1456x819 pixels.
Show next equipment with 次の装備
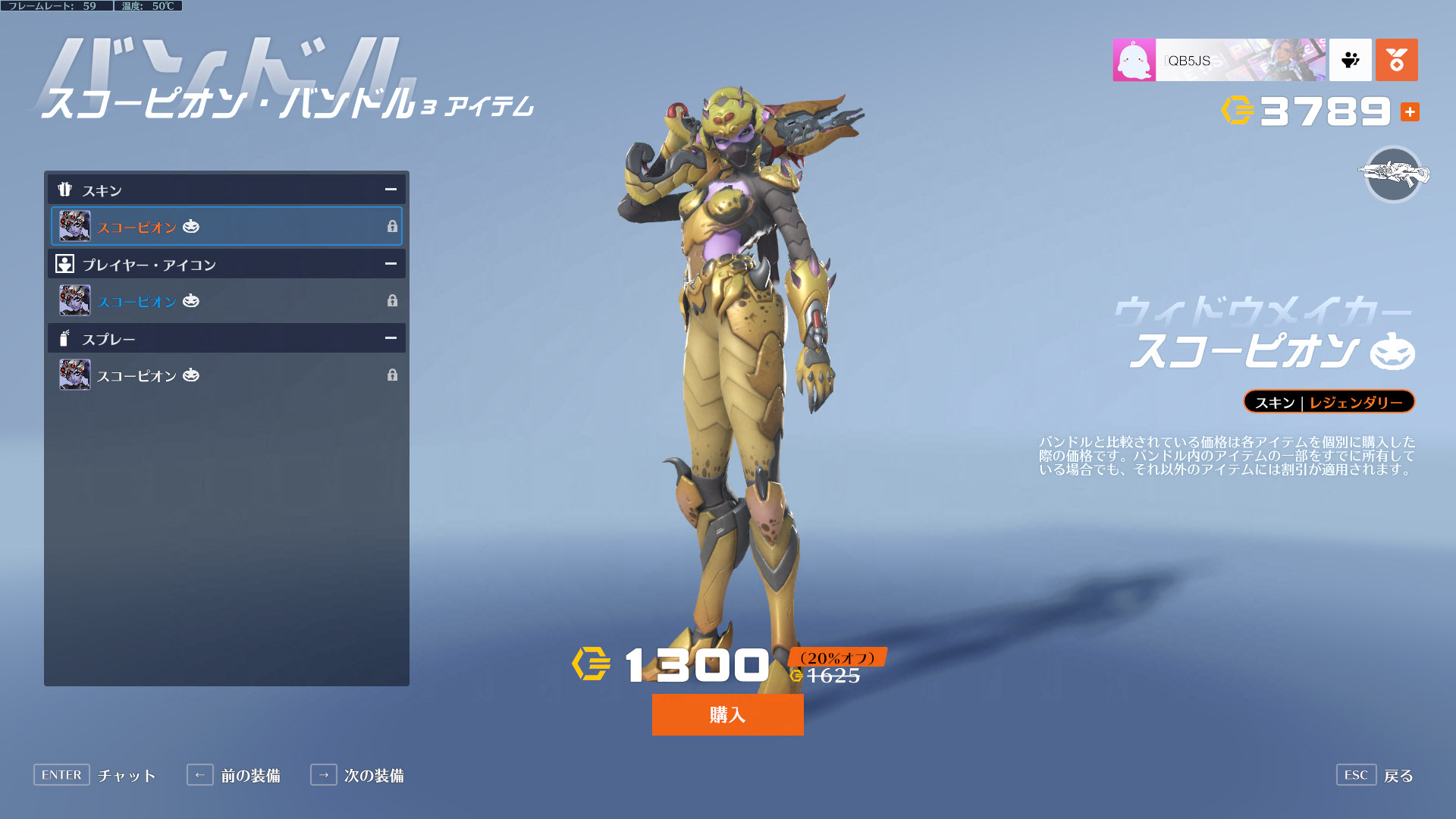tap(357, 775)
